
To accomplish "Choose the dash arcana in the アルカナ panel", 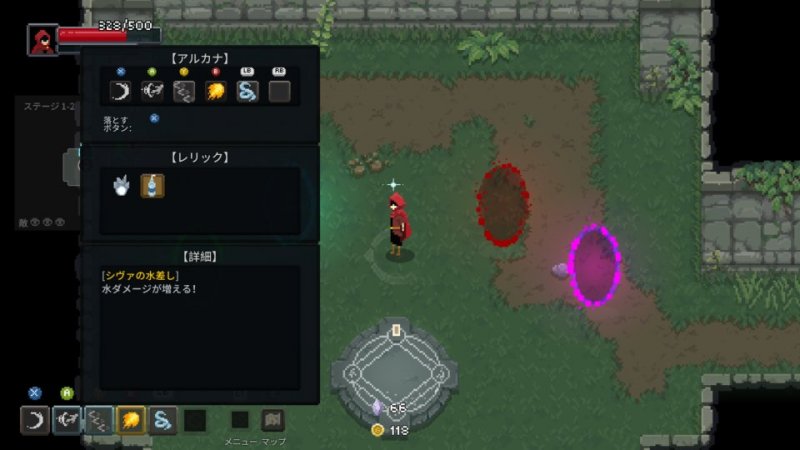I will tap(153, 92).
